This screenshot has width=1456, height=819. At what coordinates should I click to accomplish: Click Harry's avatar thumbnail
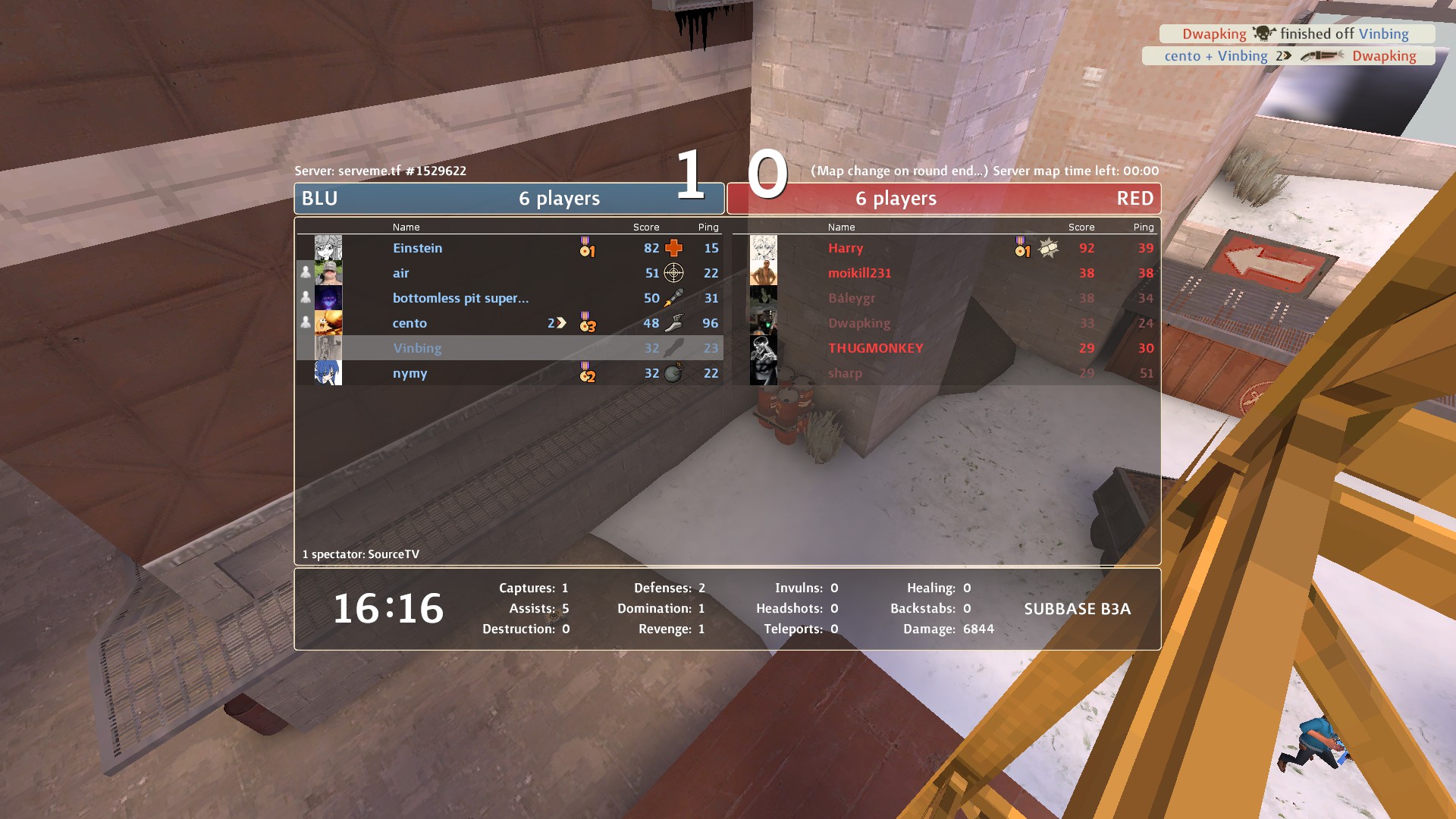coord(764,248)
